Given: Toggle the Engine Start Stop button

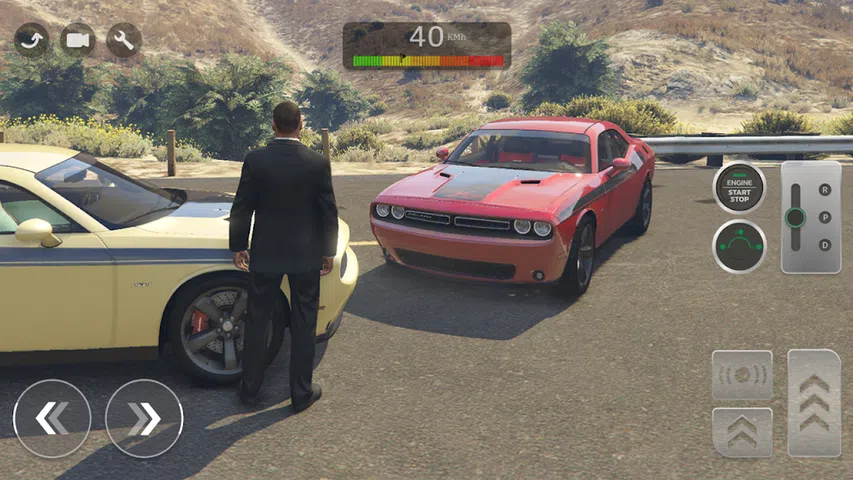Looking at the screenshot, I should click(739, 187).
